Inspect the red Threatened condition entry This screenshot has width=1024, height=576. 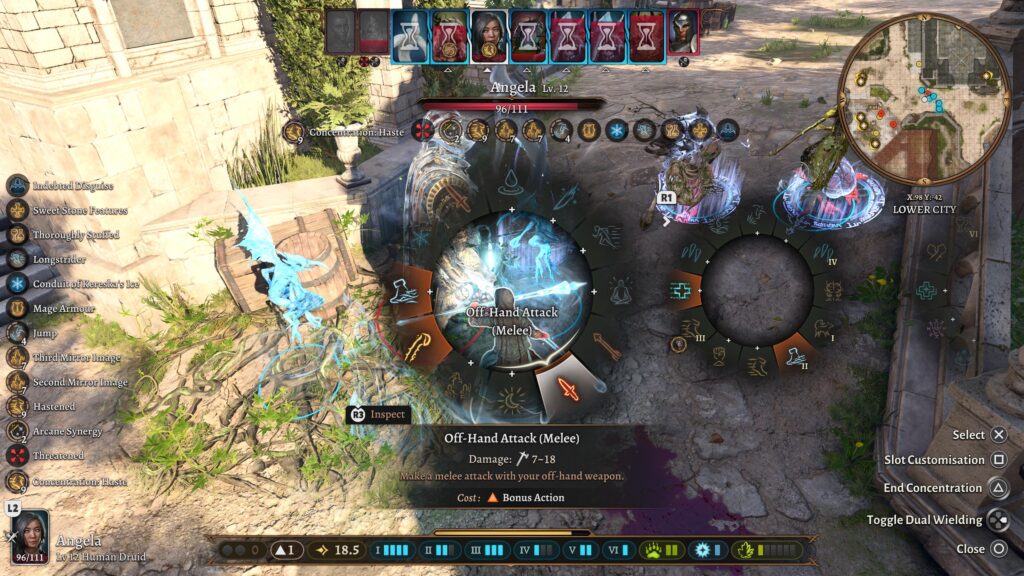click(x=17, y=455)
